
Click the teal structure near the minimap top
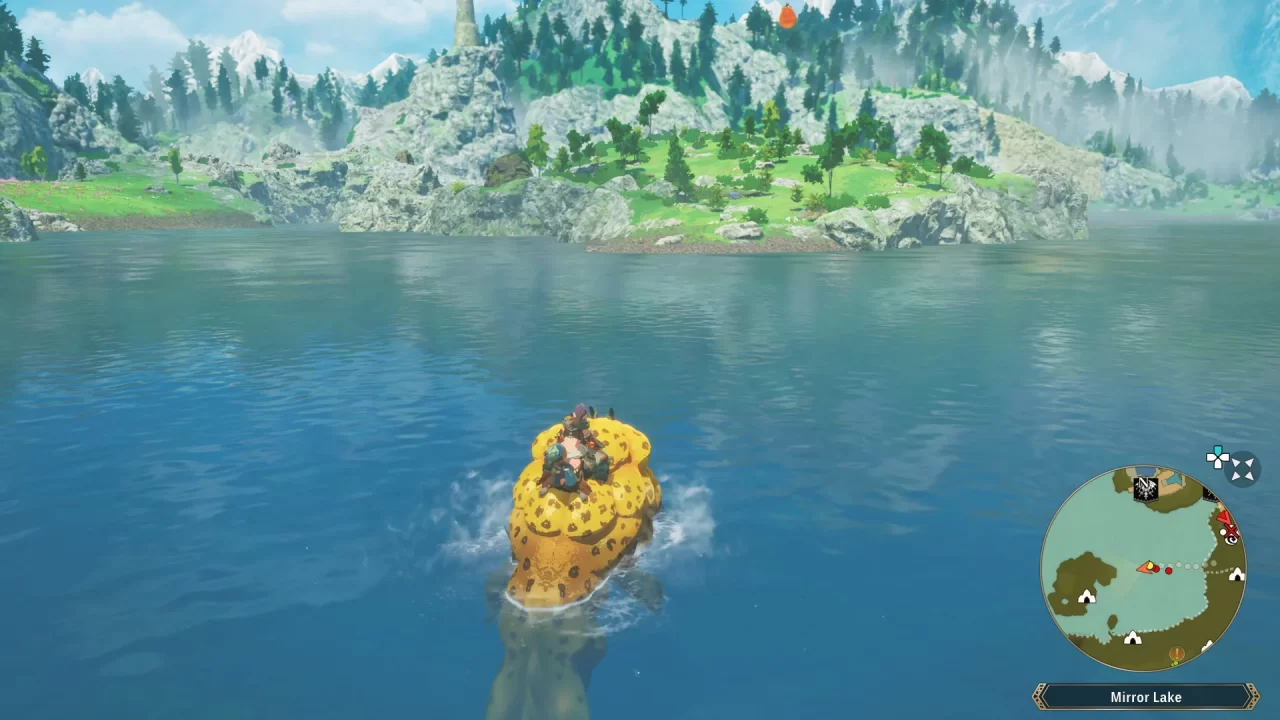pos(1175,477)
